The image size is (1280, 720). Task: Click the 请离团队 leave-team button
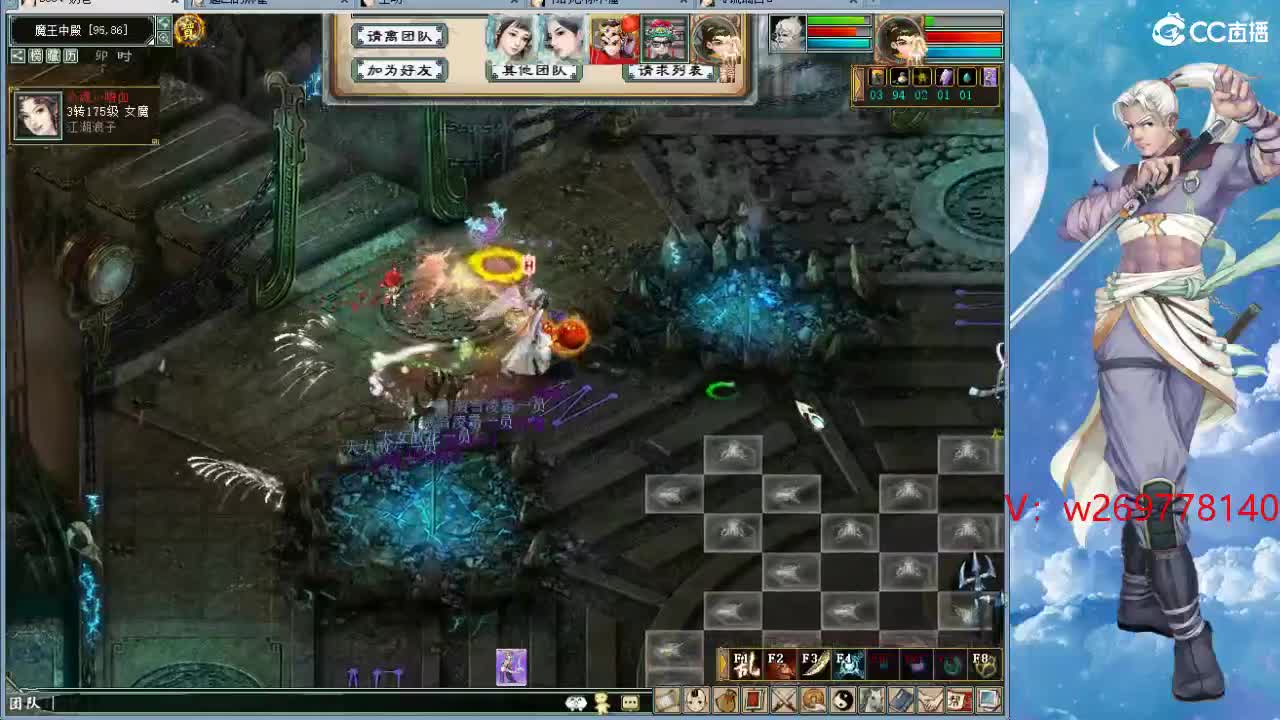(x=399, y=34)
